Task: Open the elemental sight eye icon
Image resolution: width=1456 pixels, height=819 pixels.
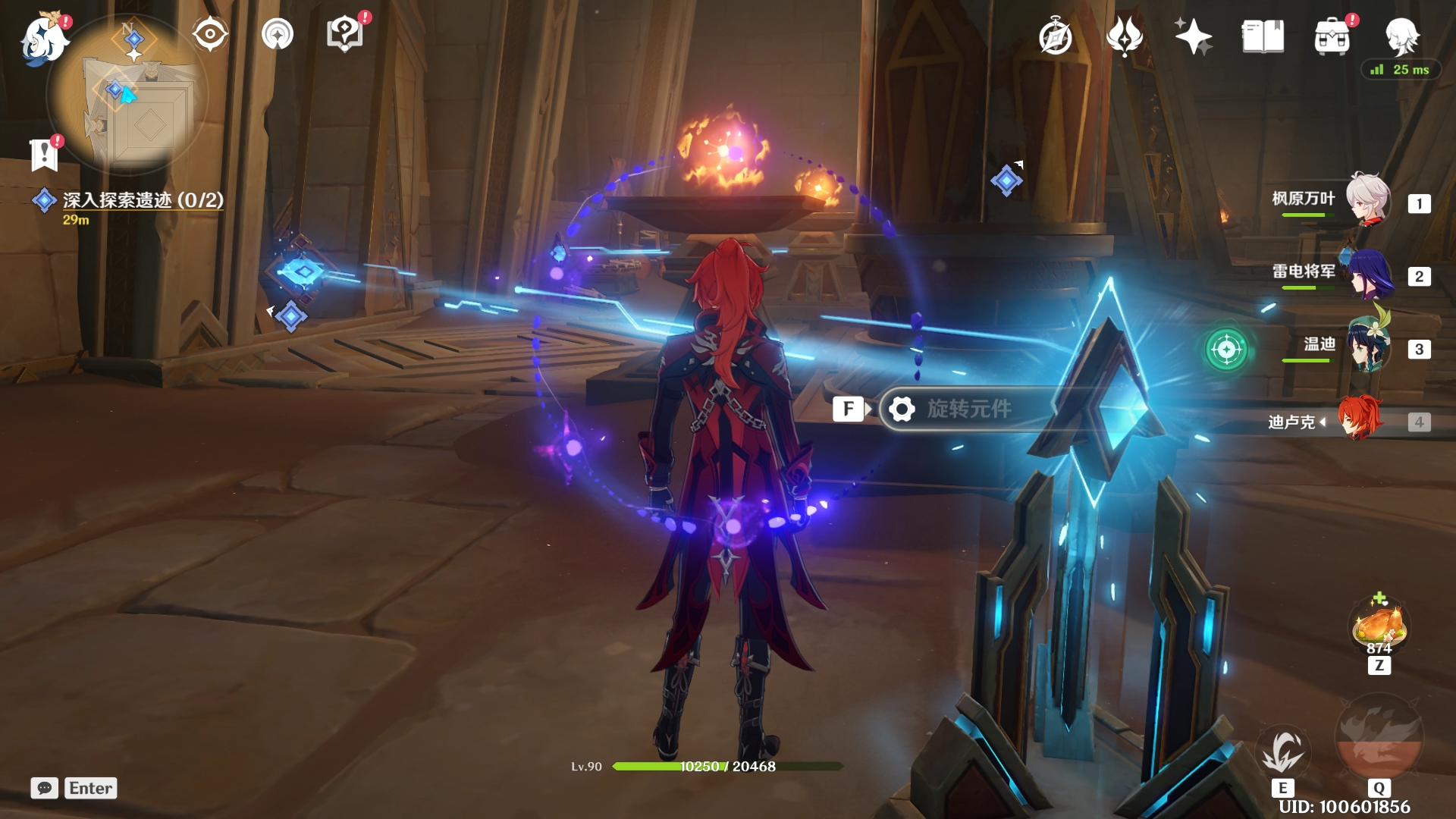Action: tap(209, 35)
